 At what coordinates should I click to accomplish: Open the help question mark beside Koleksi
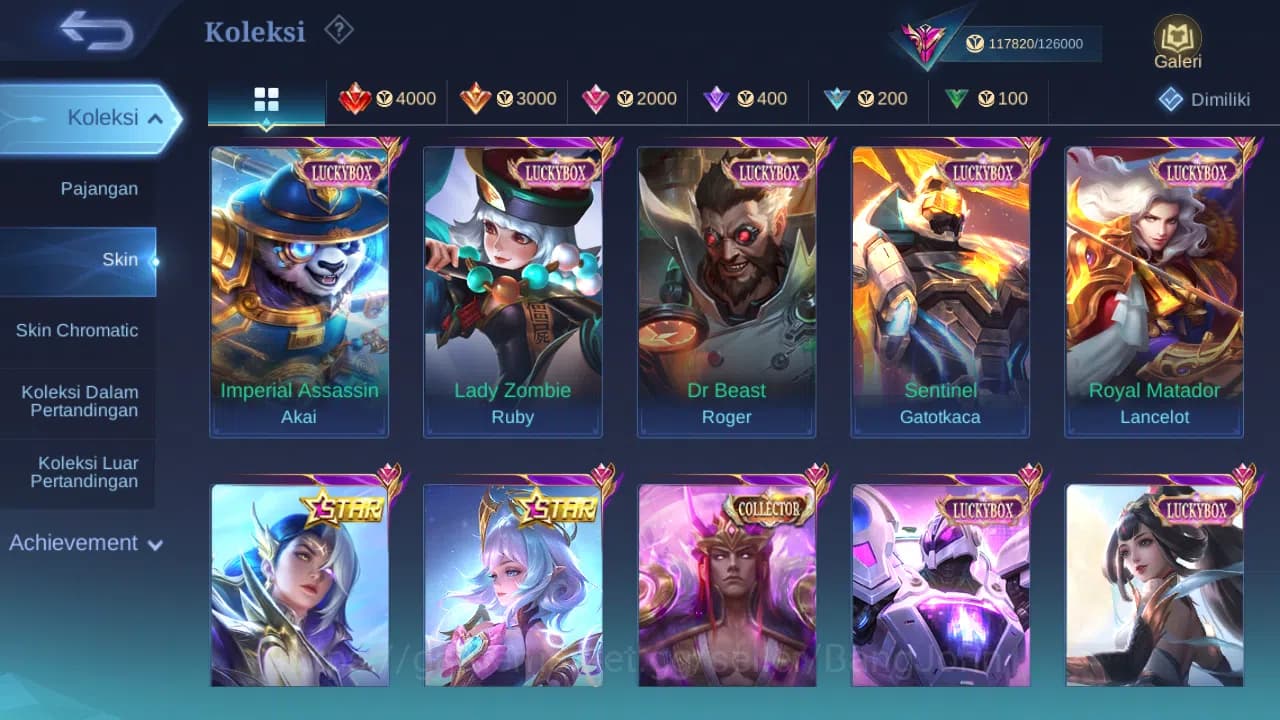point(339,30)
